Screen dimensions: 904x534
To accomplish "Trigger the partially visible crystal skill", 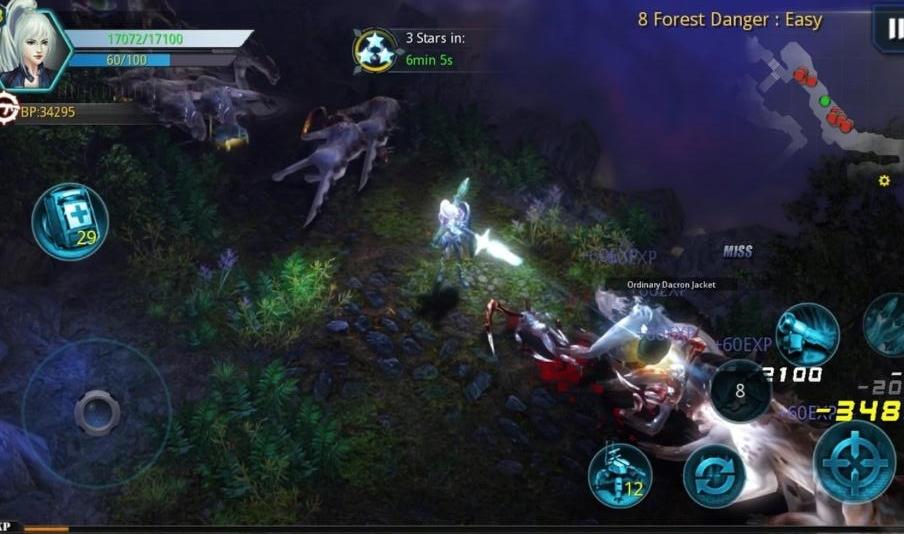I will coord(886,325).
